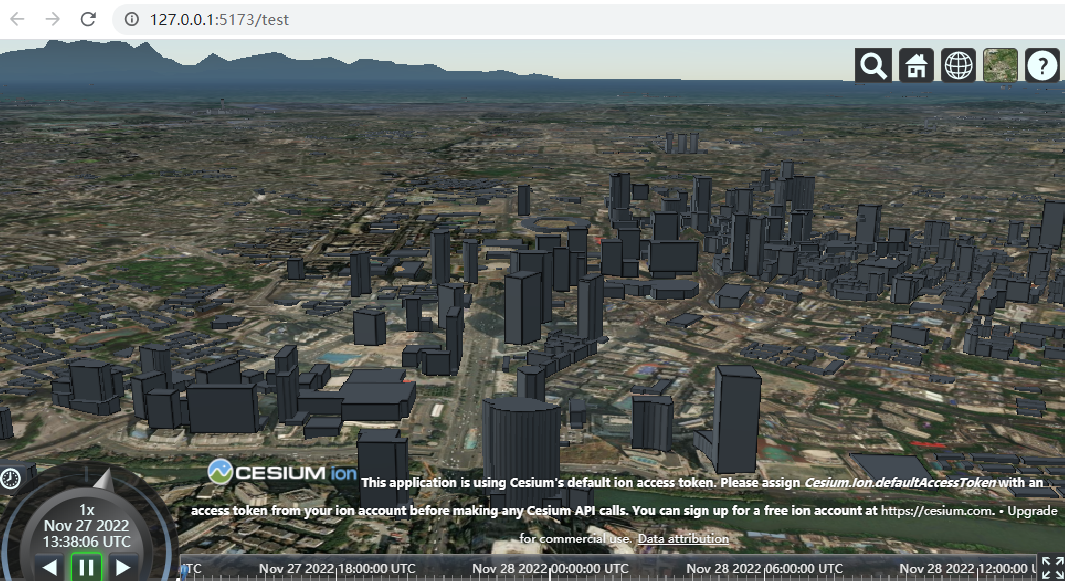The width and height of the screenshot is (1065, 581).
Task: Play the animation forward
Action: pyautogui.click(x=123, y=568)
